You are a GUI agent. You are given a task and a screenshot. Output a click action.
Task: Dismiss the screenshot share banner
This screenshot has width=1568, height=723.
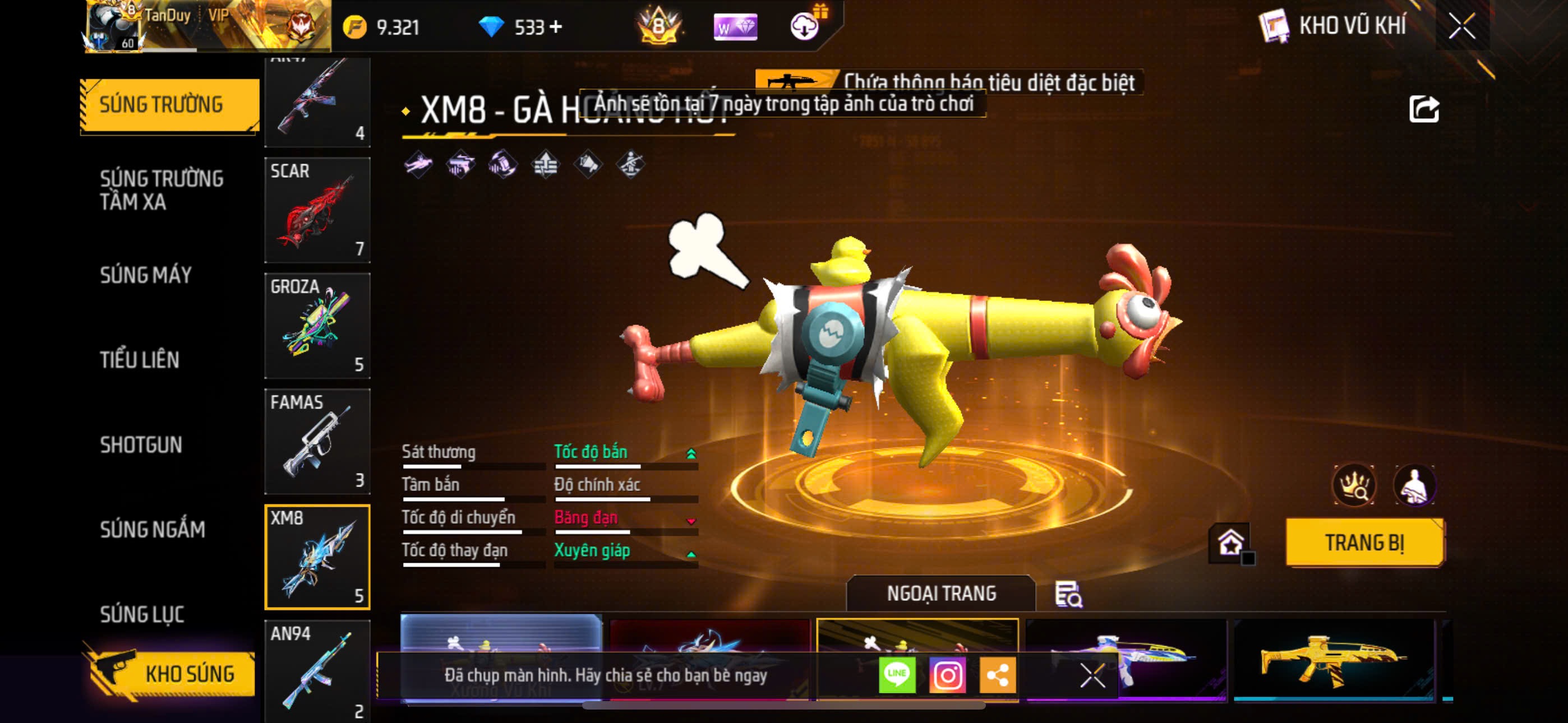(1092, 675)
